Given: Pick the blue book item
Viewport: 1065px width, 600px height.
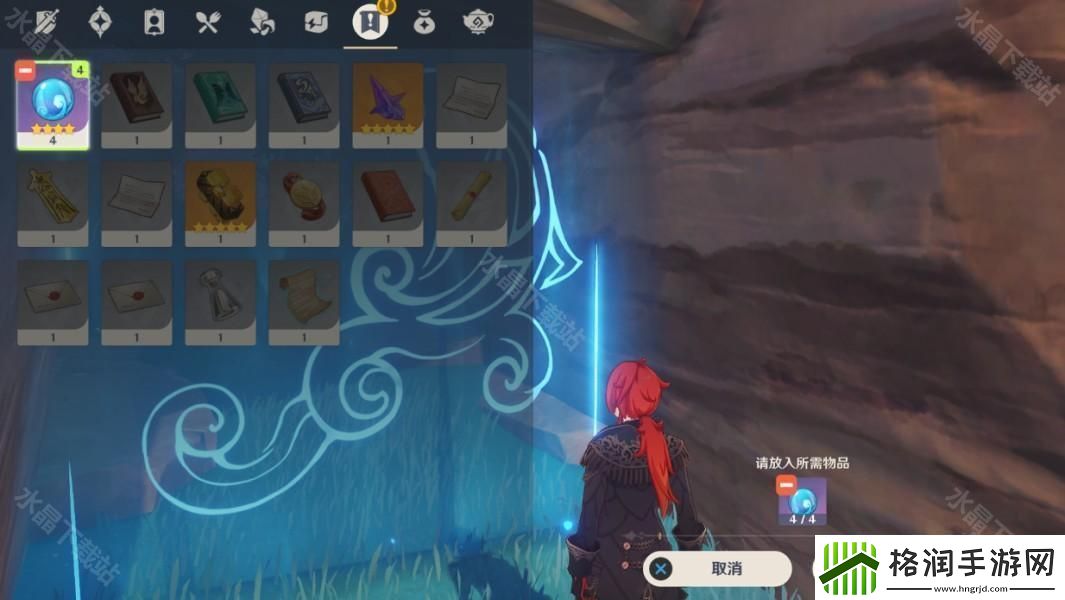Looking at the screenshot, I should [304, 100].
